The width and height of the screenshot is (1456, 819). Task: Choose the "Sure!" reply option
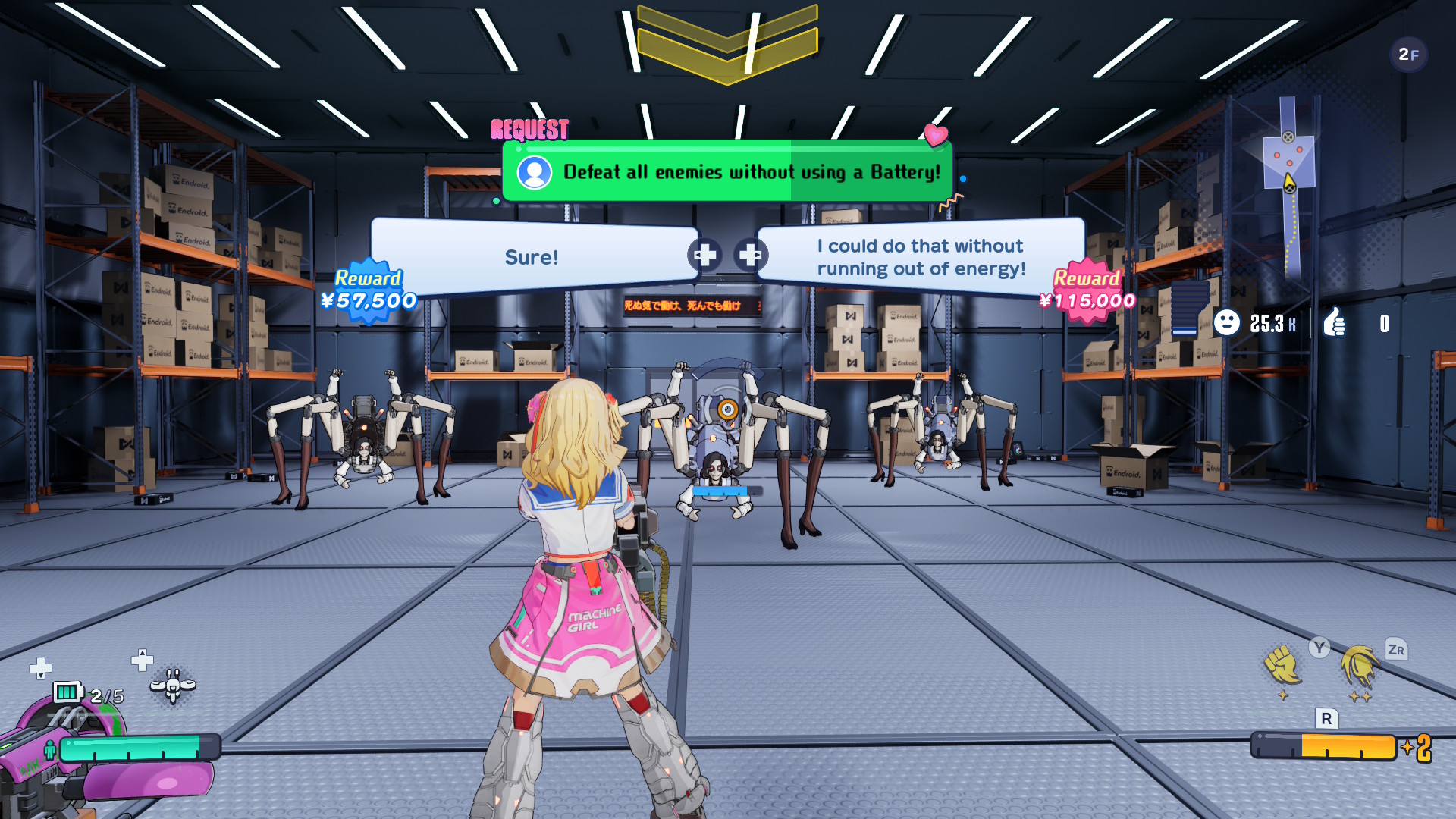531,257
